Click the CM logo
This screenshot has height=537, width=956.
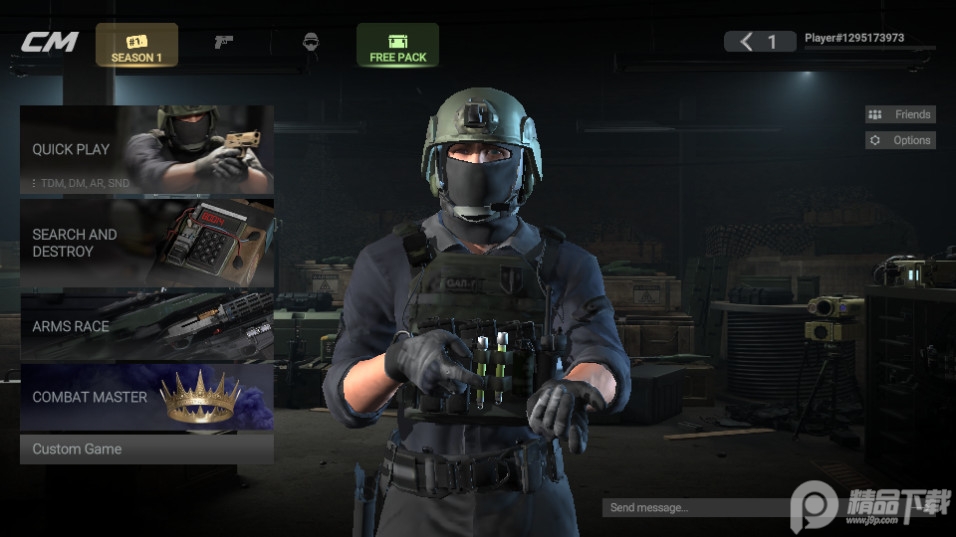[x=49, y=43]
